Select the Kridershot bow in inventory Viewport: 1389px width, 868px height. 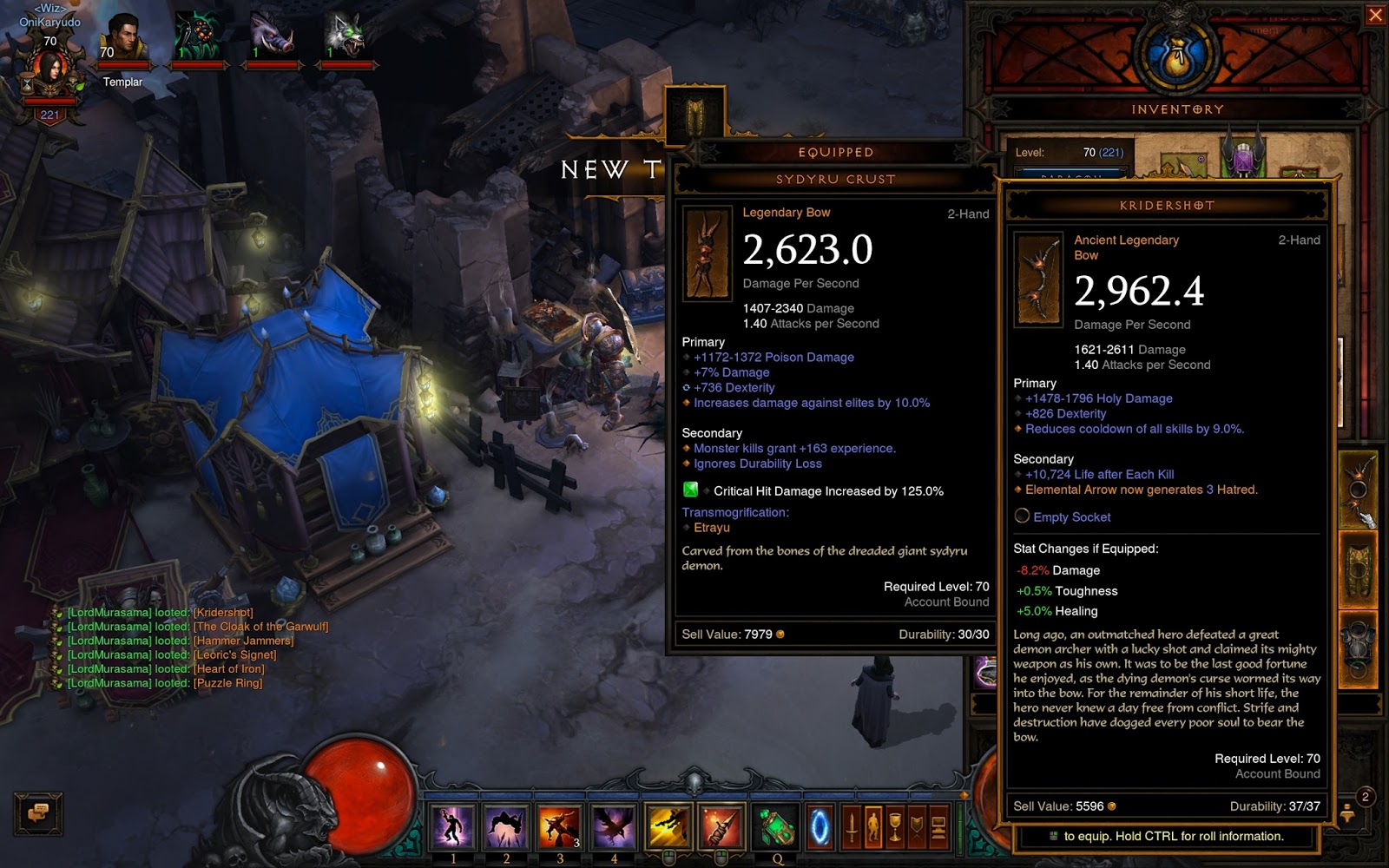point(1359,489)
